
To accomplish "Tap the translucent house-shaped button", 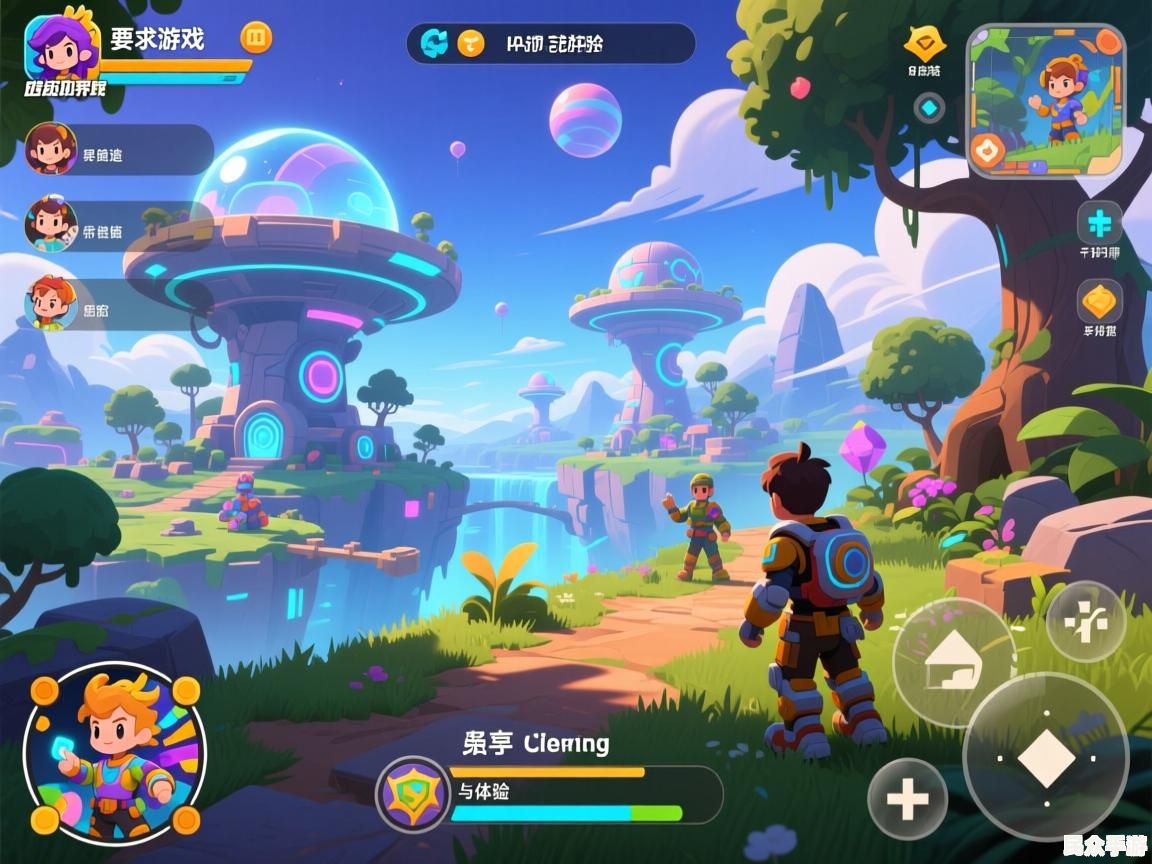I will (x=953, y=660).
